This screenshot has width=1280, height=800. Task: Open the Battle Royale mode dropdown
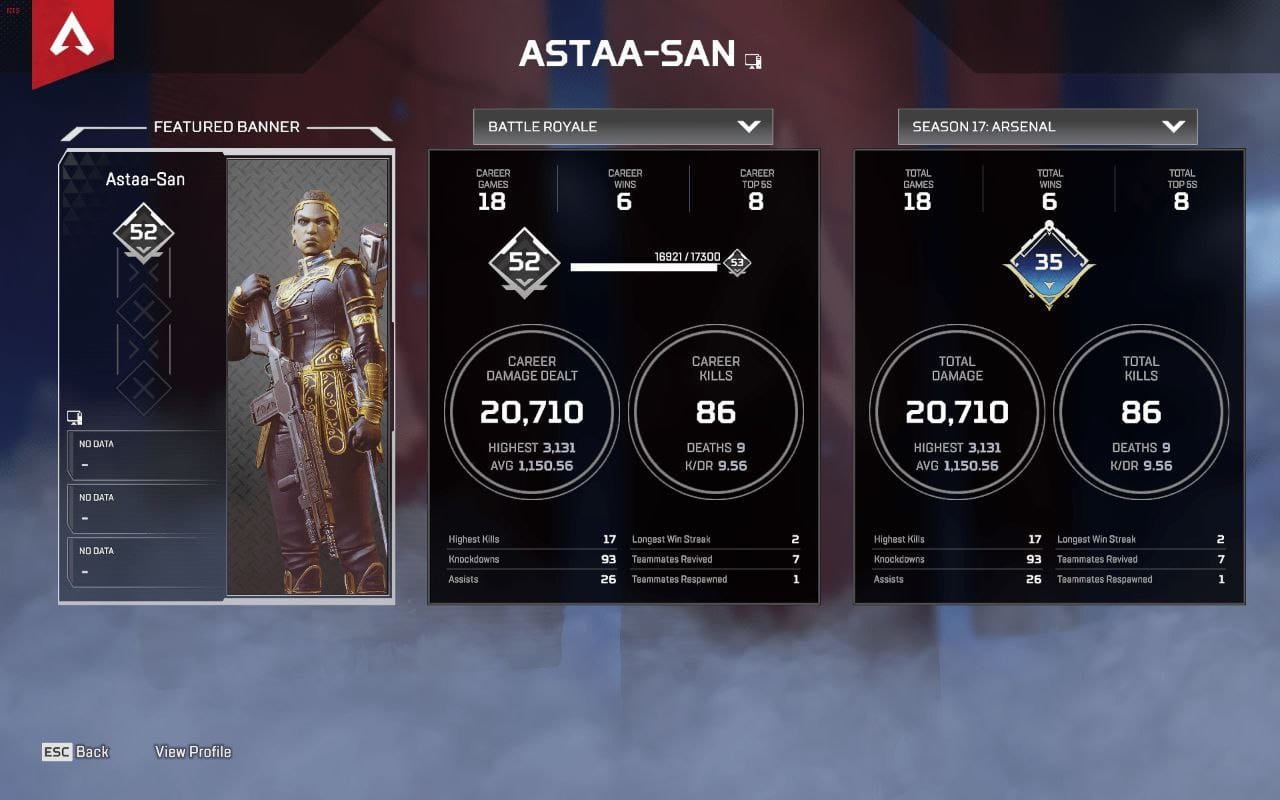pyautogui.click(x=622, y=127)
